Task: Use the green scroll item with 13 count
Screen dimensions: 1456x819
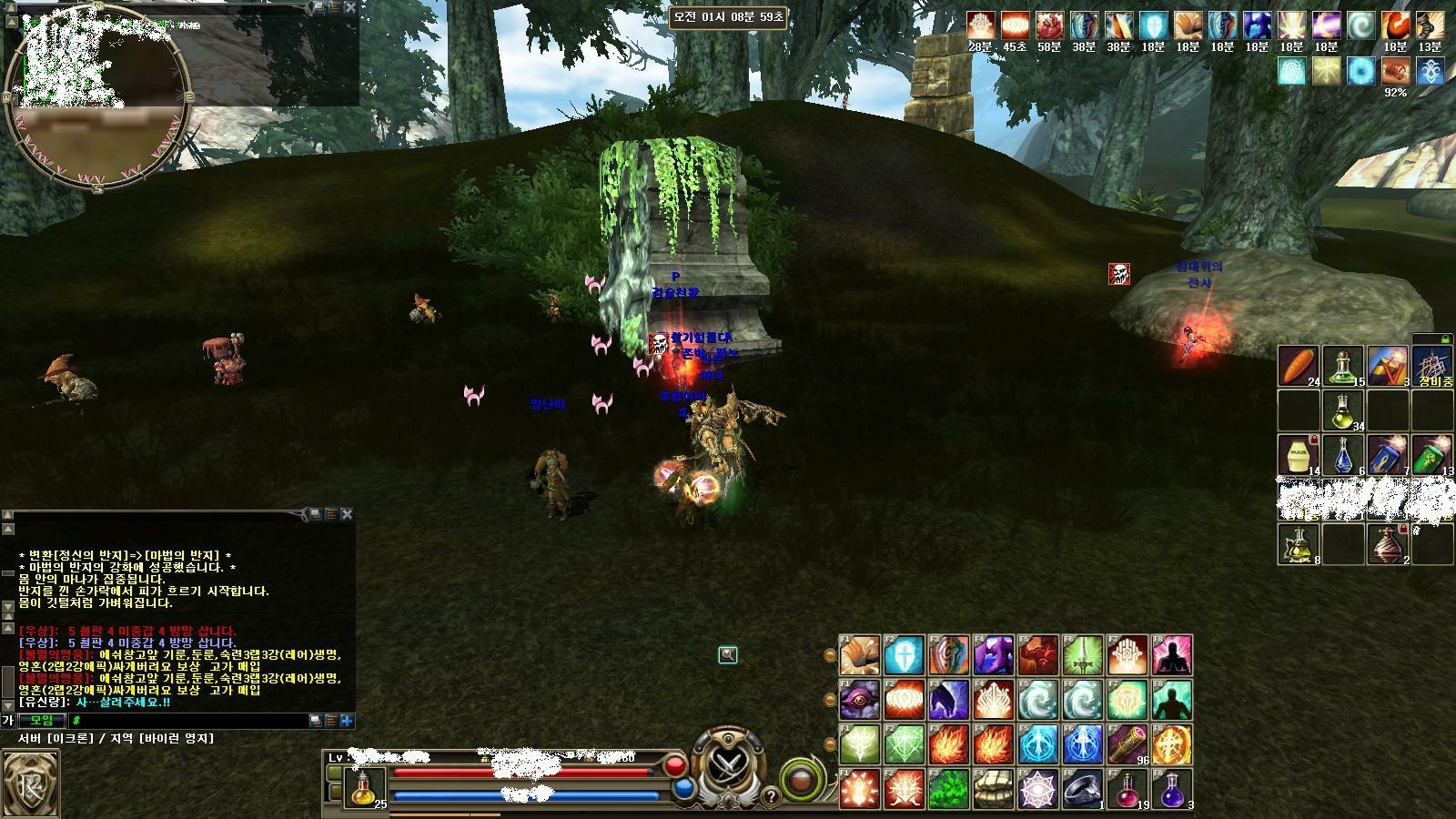Action: tap(1432, 455)
